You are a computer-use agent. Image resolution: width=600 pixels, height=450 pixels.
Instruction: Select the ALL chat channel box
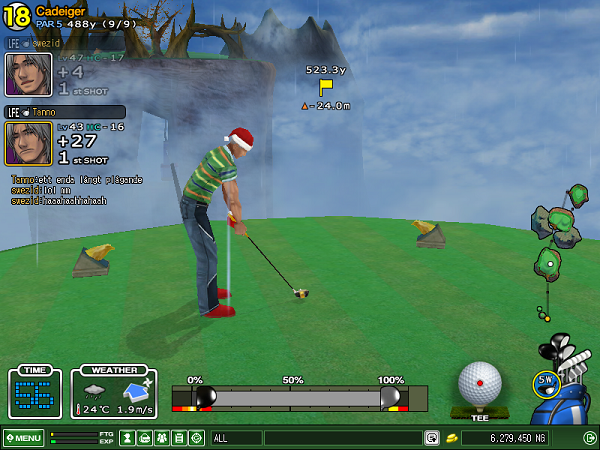[x=236, y=438]
